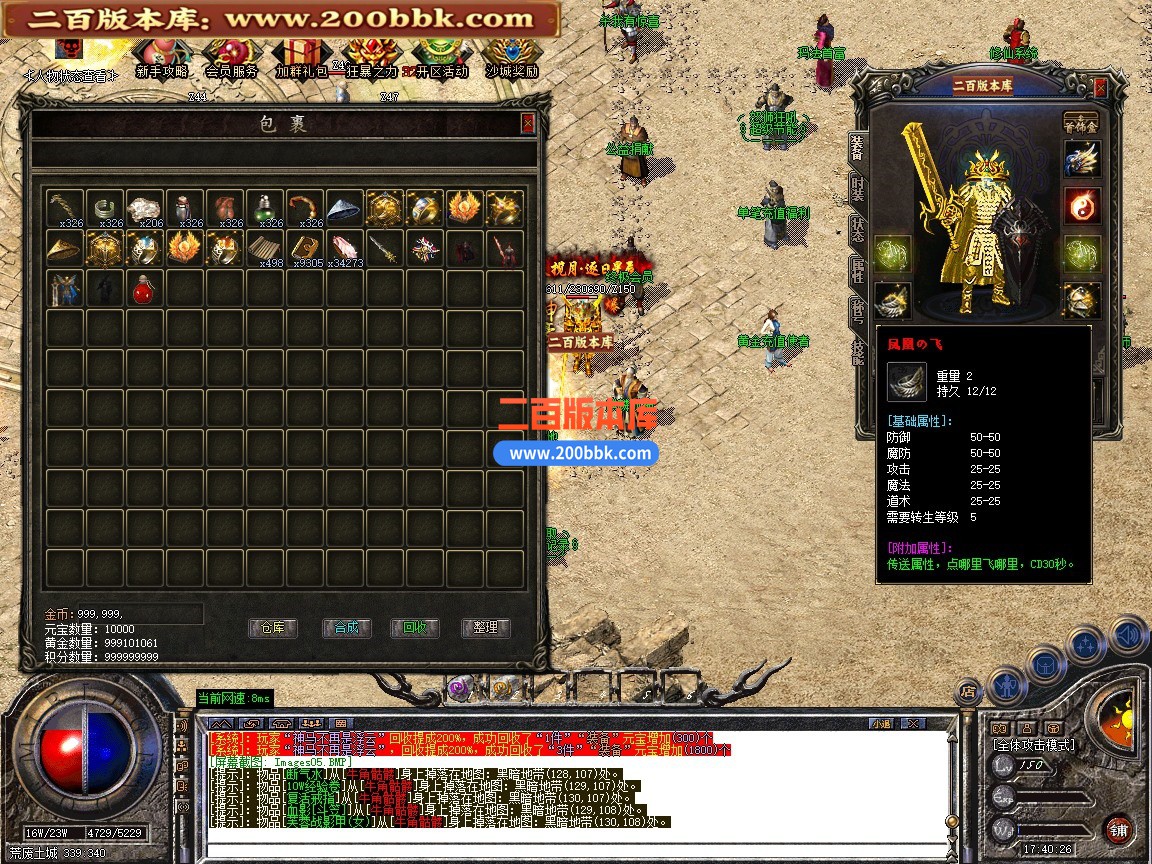The image size is (1152, 864).
Task: Select the book item stack of 9305
Action: 304,248
